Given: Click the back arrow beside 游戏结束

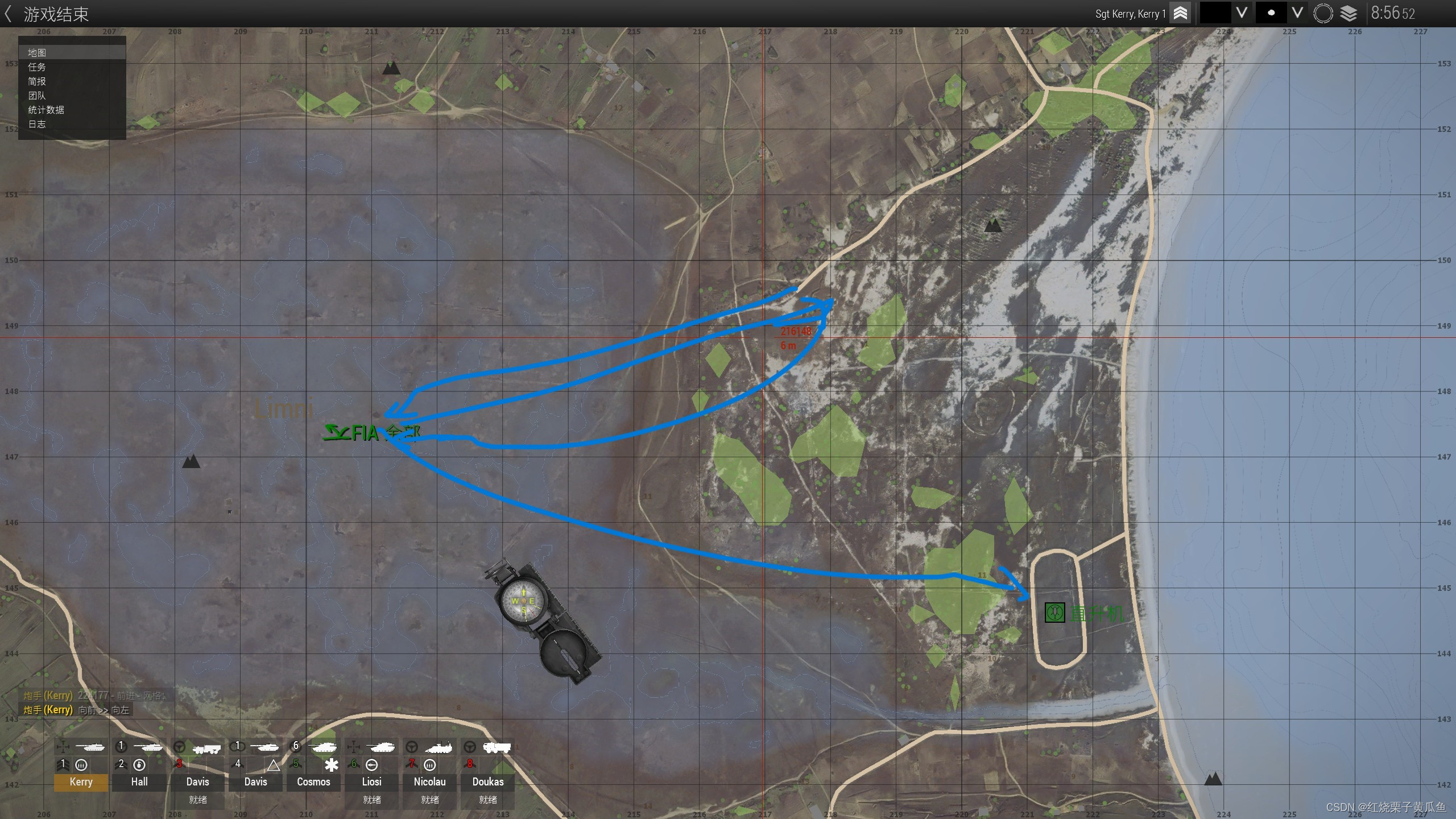Looking at the screenshot, I should (8, 14).
